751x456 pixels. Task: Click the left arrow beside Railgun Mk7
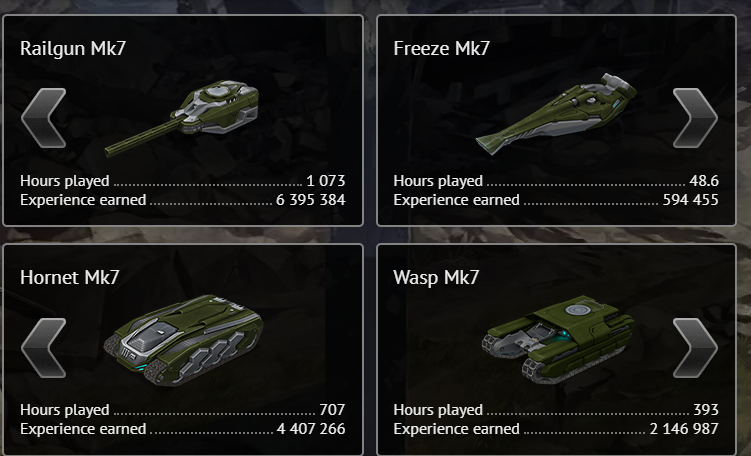(x=43, y=119)
